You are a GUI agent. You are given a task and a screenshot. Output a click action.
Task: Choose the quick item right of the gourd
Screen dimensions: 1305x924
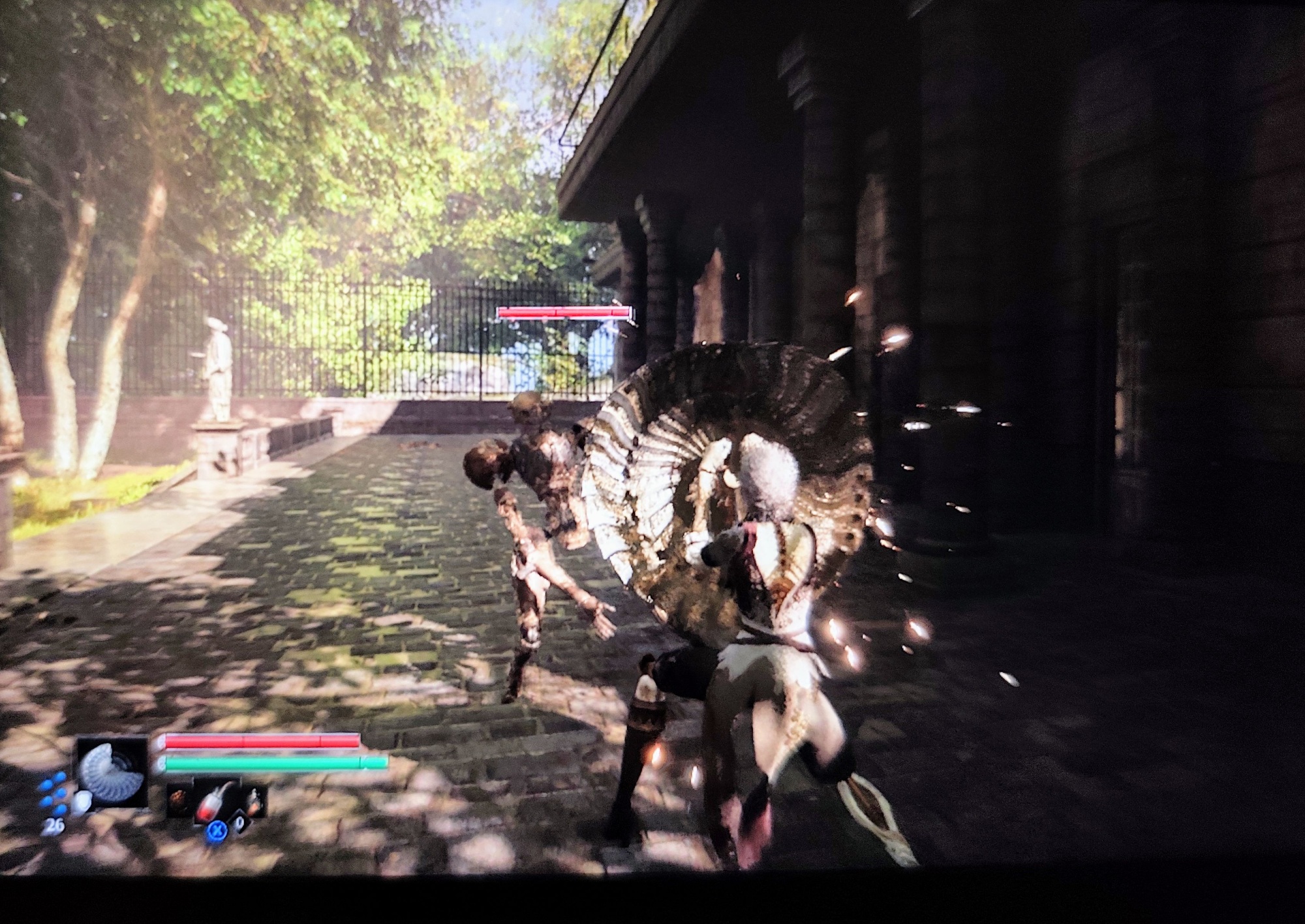253,801
